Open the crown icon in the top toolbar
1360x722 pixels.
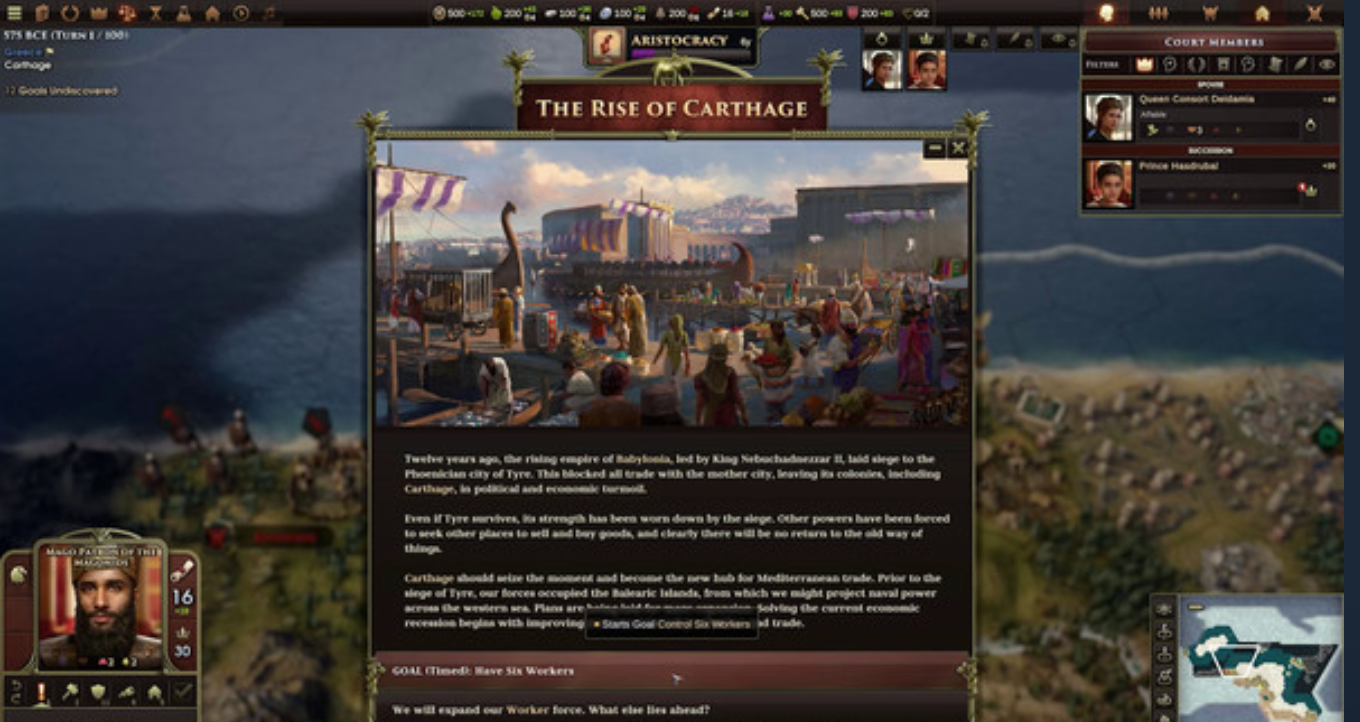tap(98, 13)
